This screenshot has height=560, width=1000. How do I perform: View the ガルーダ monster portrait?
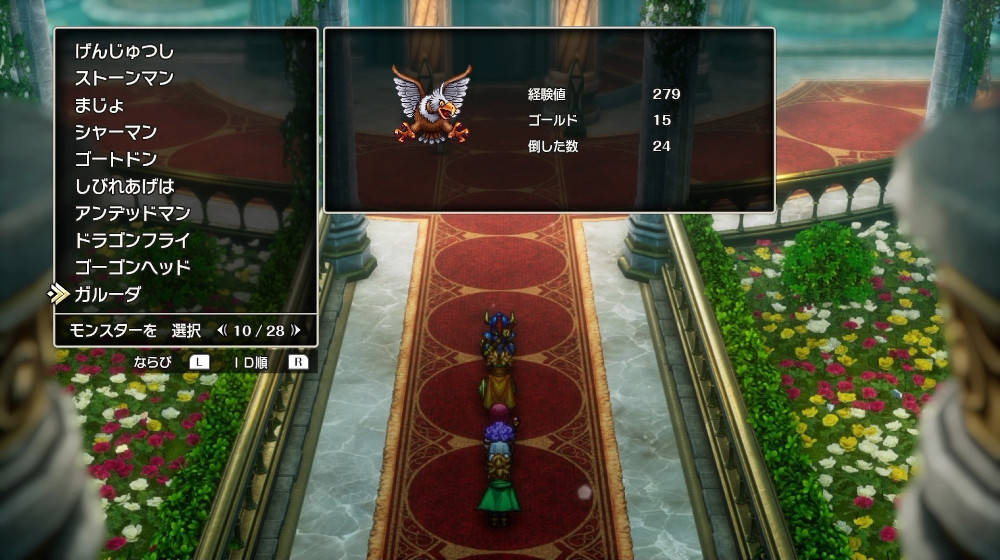tap(432, 105)
